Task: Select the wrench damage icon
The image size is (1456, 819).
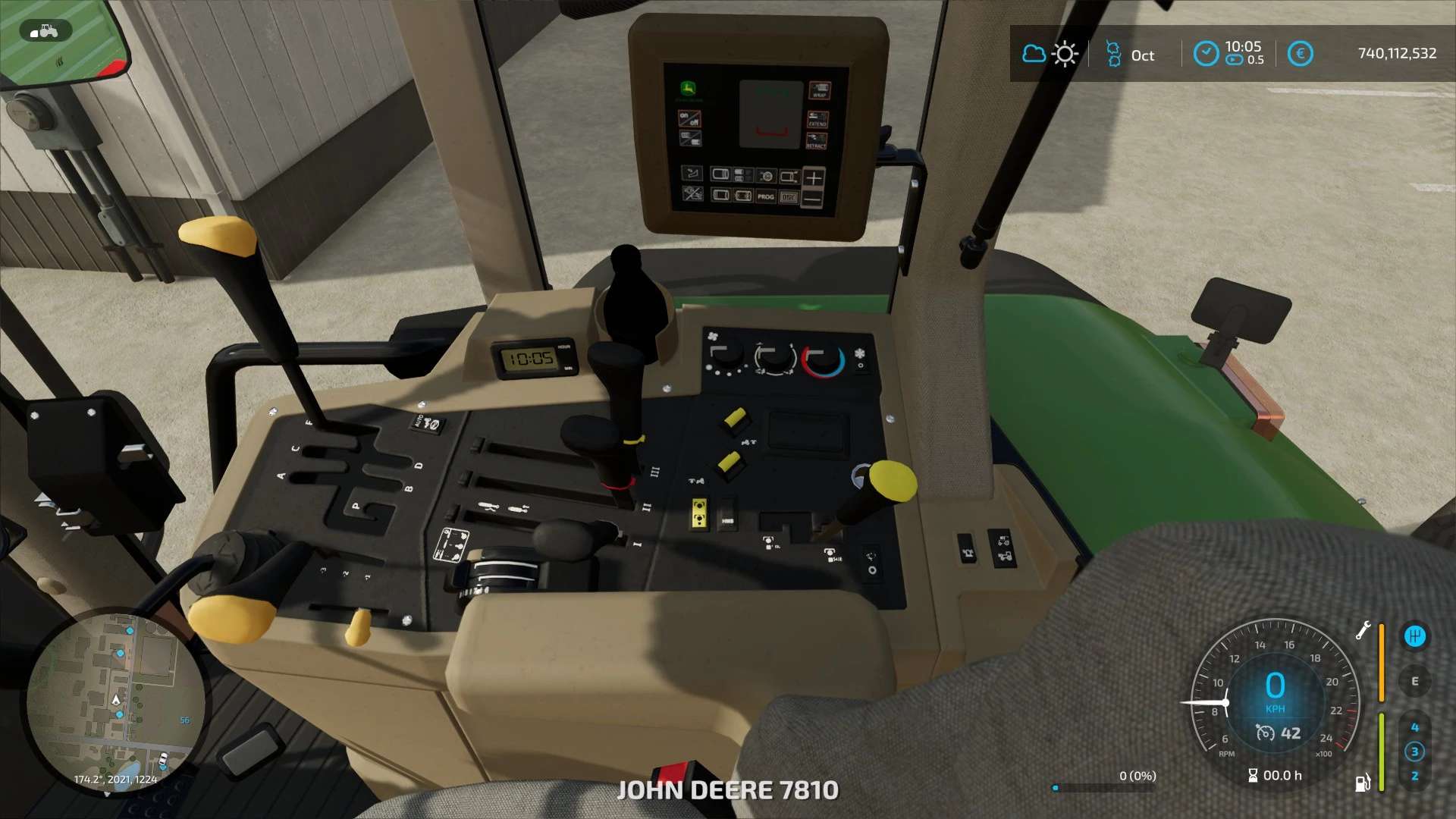Action: 1363,630
